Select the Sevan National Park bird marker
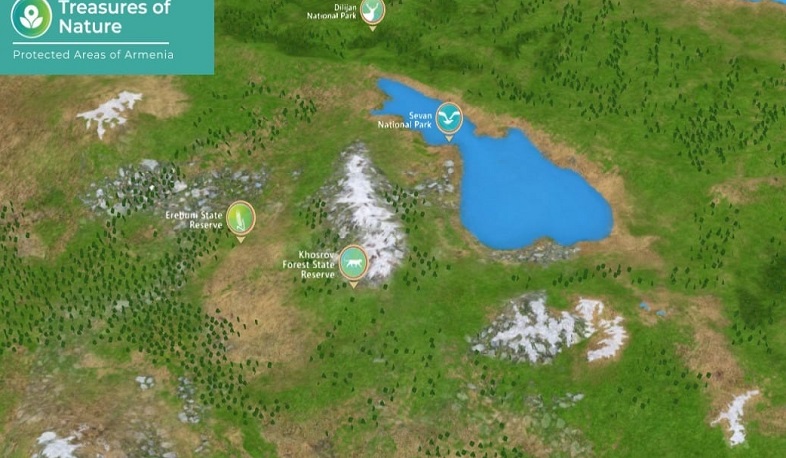786x458 pixels. tap(449, 119)
